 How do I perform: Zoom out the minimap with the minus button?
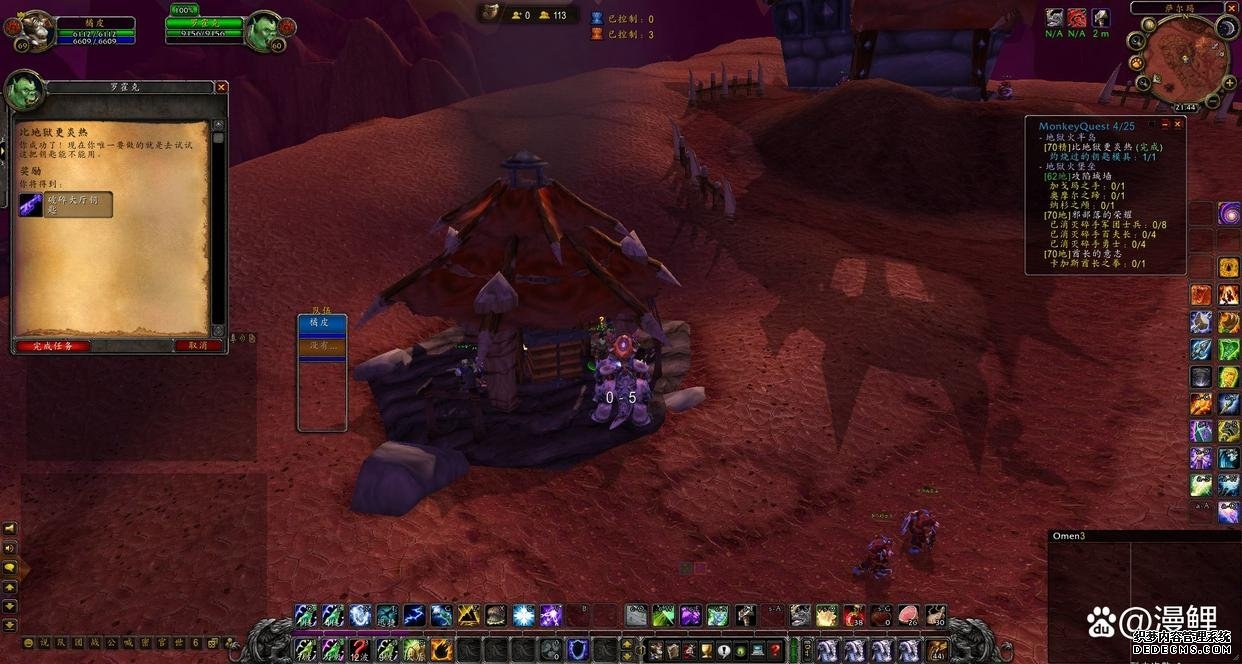click(1211, 101)
